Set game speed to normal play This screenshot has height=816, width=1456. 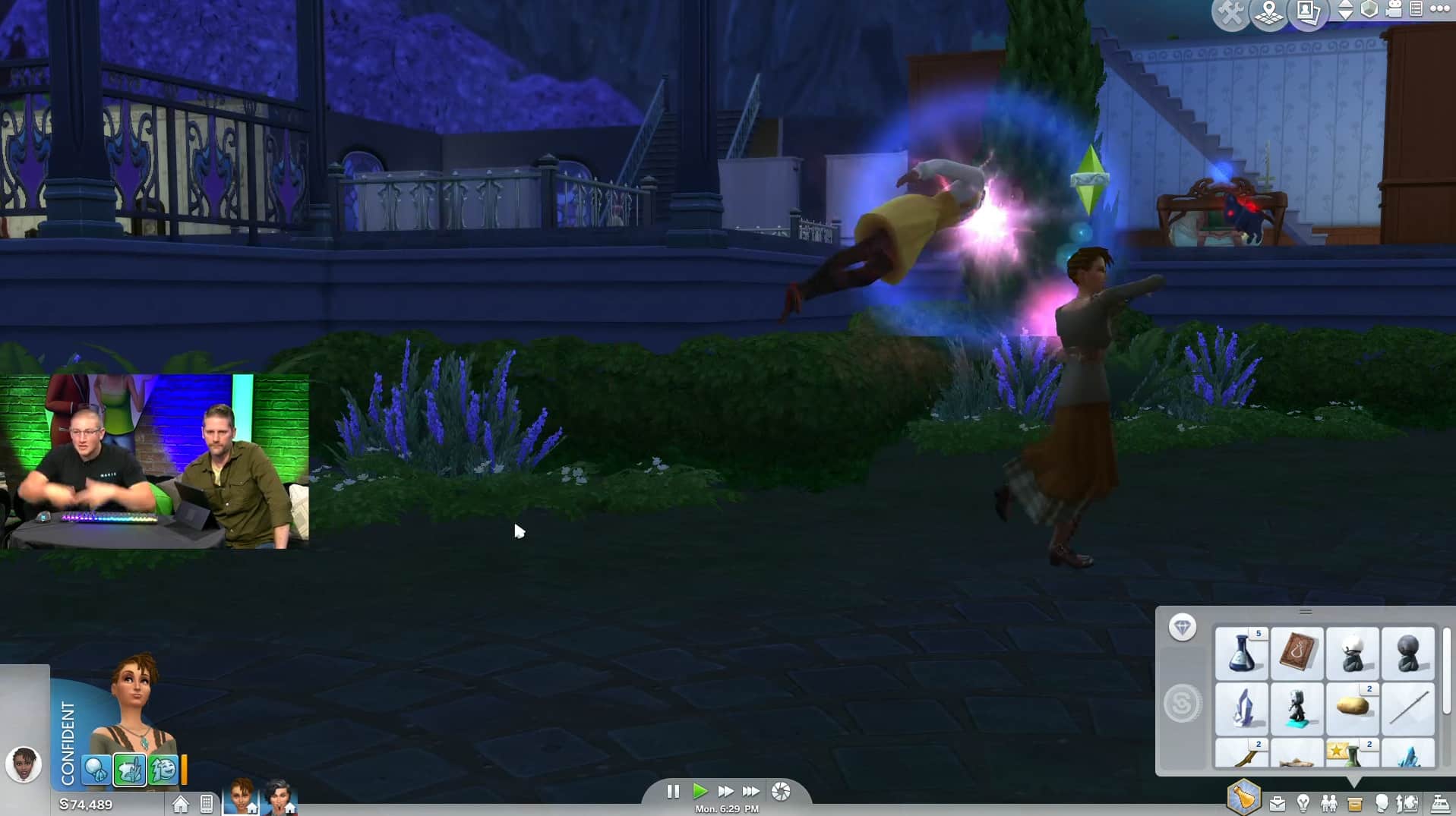click(700, 792)
